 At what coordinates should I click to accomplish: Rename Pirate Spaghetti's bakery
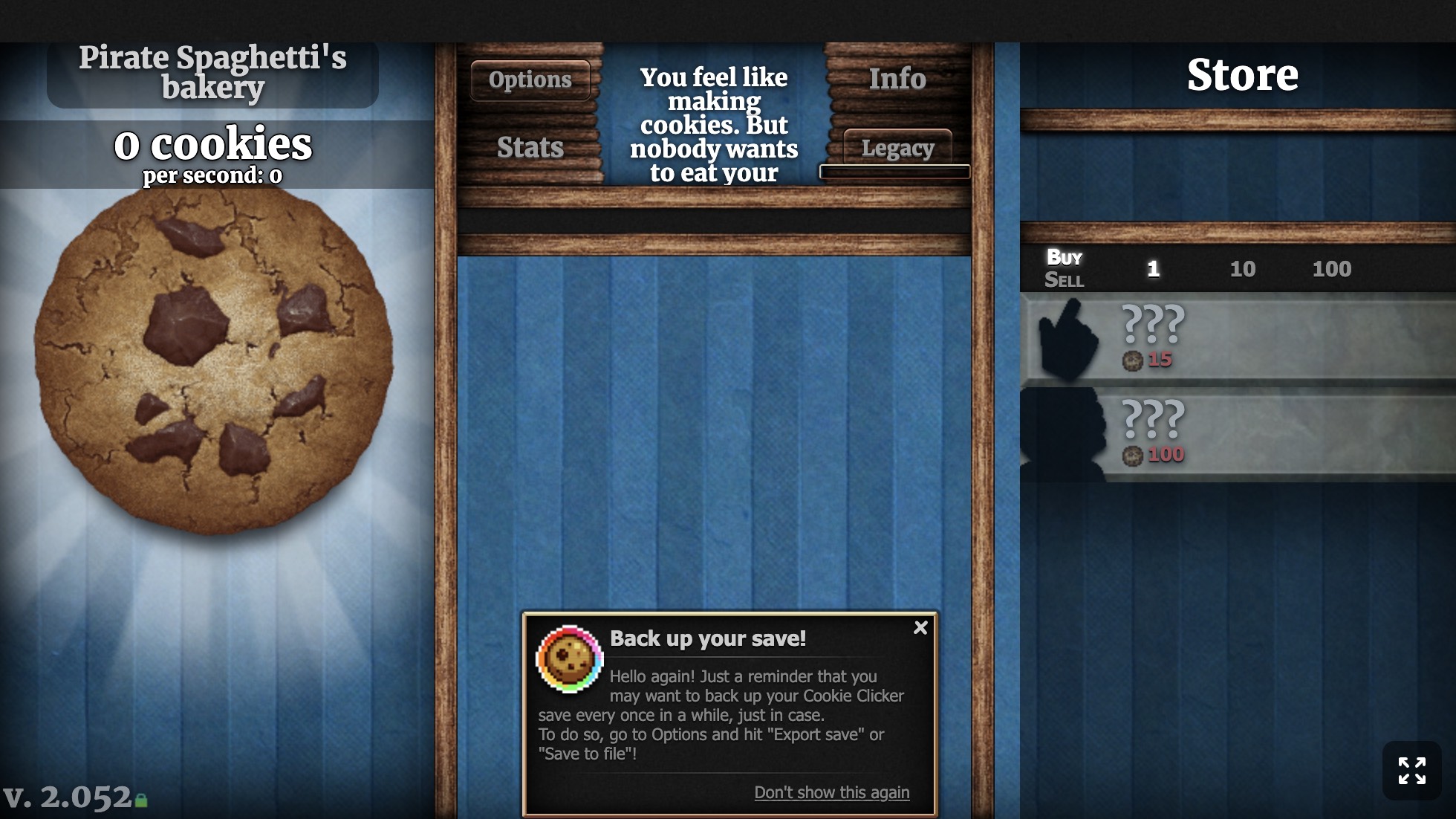click(212, 72)
